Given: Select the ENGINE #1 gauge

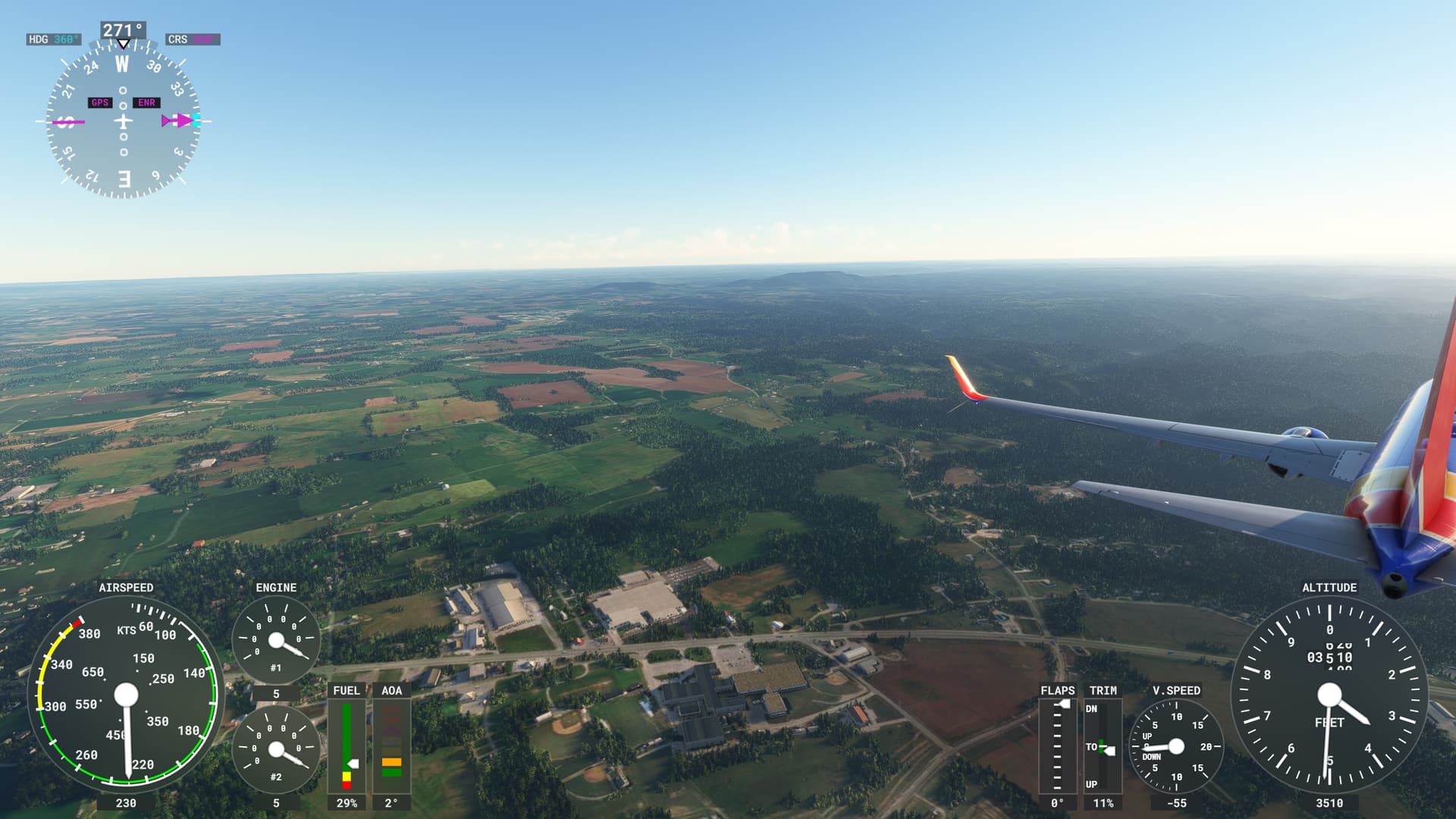Looking at the screenshot, I should 275,639.
